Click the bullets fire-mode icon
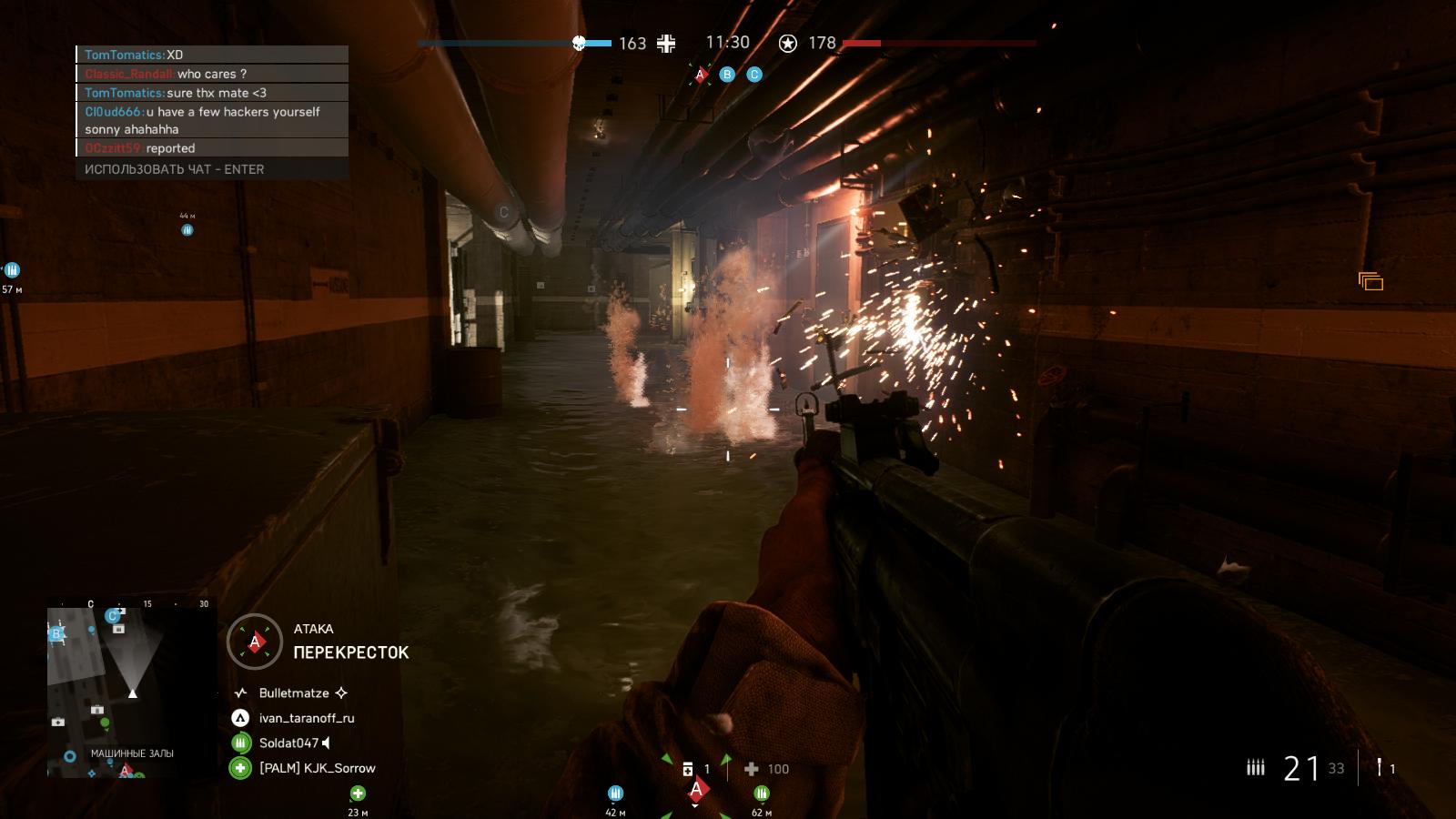The height and width of the screenshot is (819, 1456). pos(1256,768)
